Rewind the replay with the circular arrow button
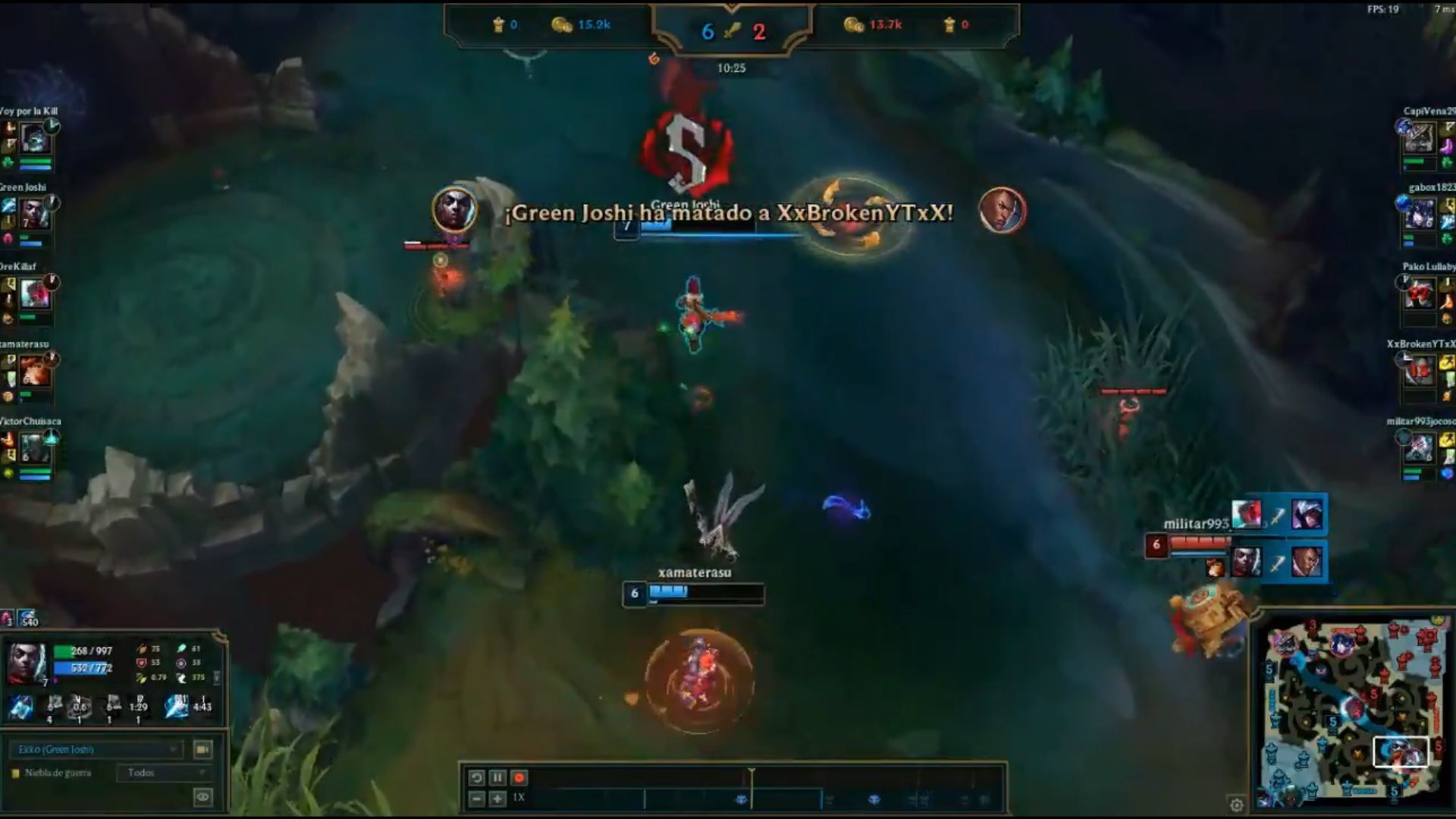The width and height of the screenshot is (1456, 819). (476, 777)
